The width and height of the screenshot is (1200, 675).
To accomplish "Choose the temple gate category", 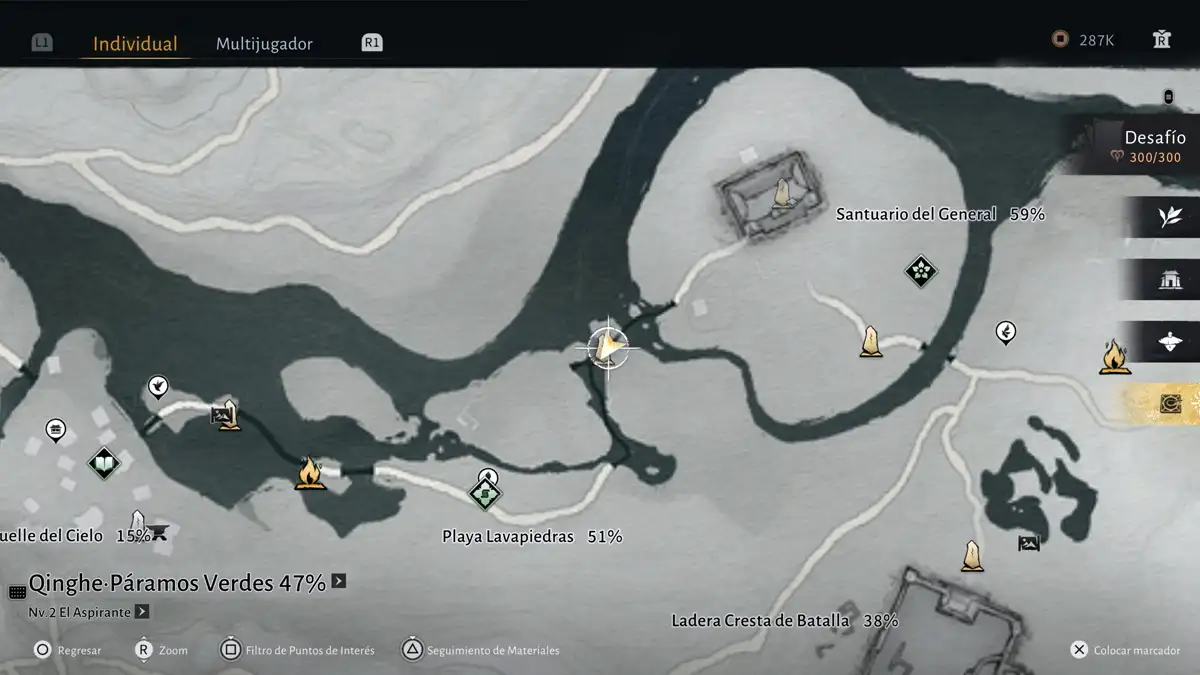I will coord(1170,280).
